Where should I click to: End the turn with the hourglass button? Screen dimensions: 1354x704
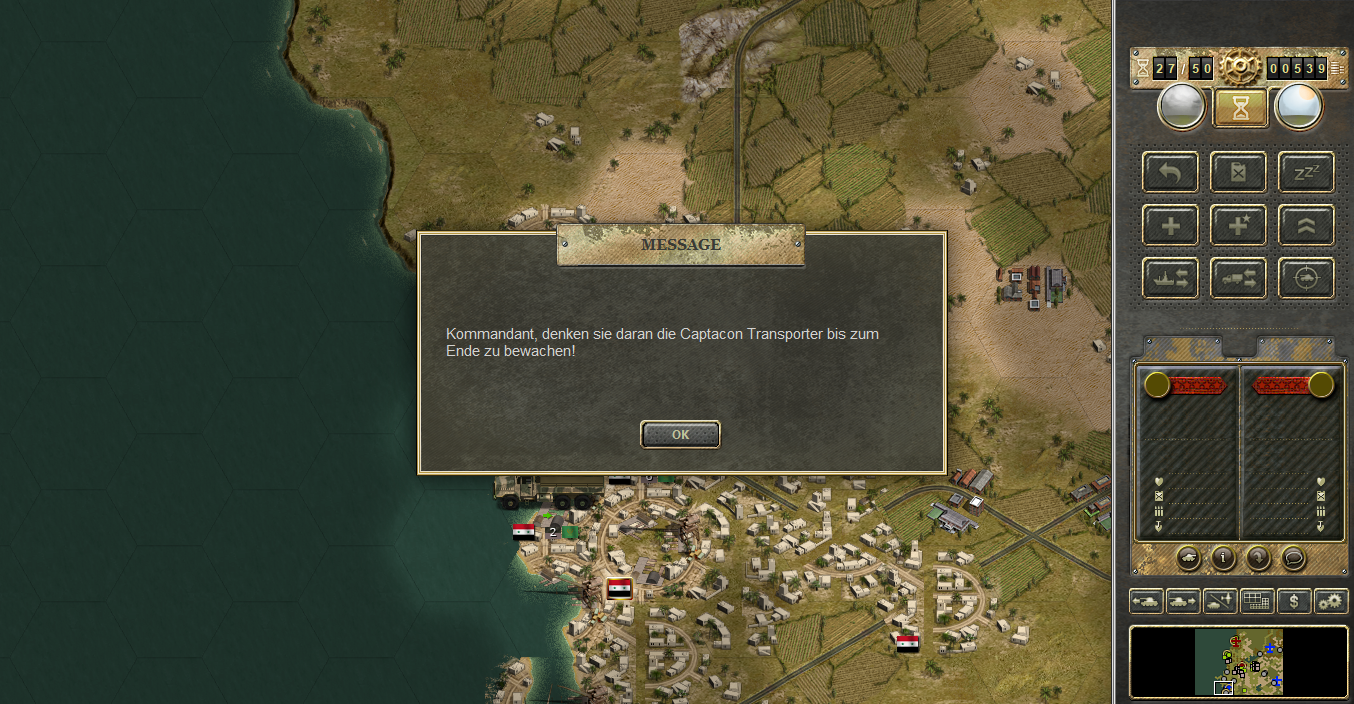[x=1241, y=107]
